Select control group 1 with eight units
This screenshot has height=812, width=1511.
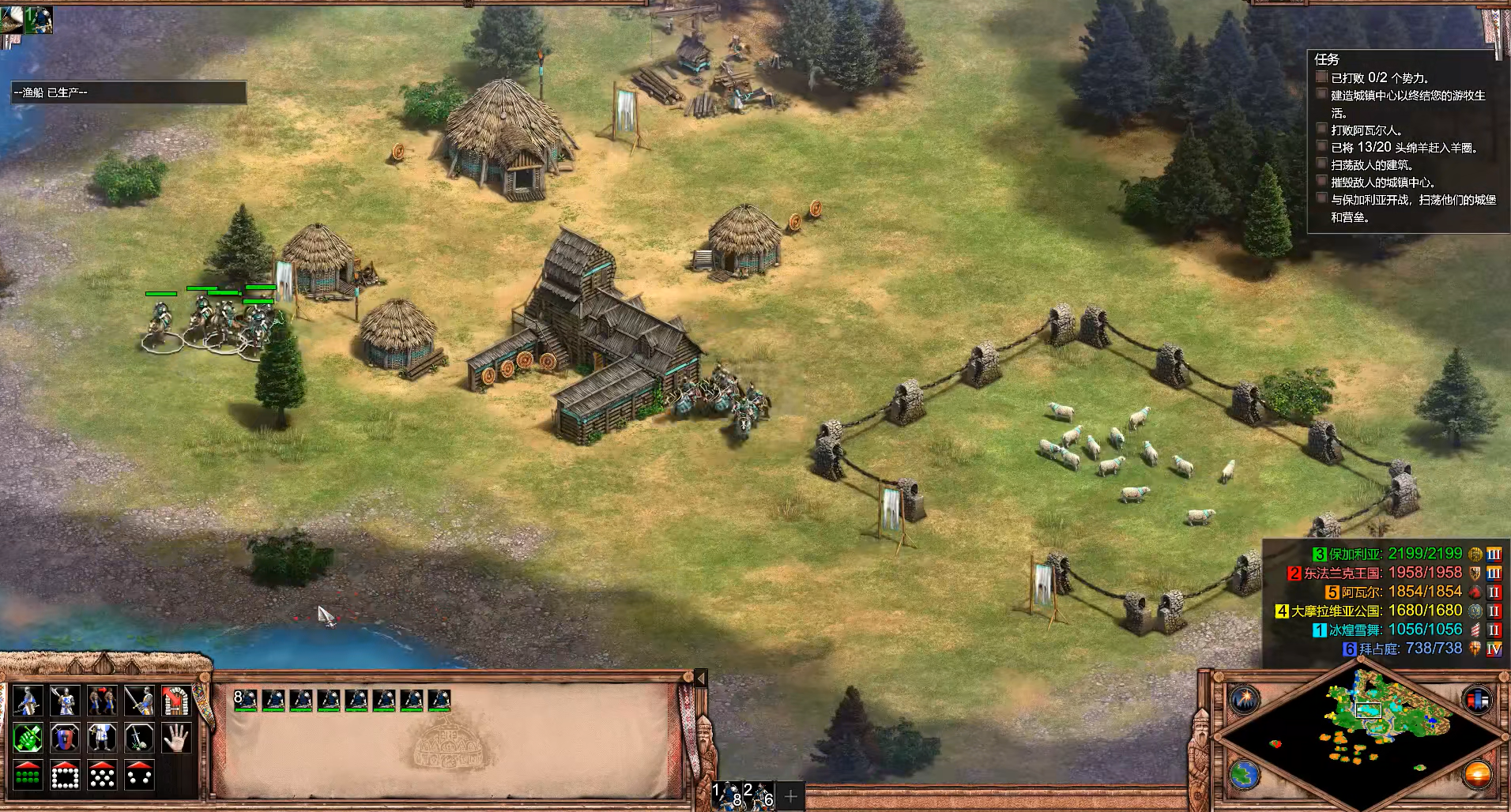pos(727,795)
